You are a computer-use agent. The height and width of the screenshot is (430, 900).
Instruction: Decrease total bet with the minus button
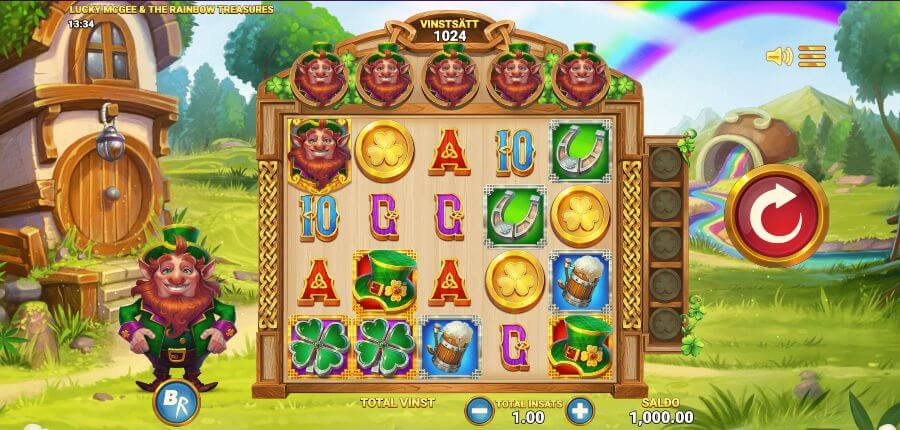click(x=480, y=410)
